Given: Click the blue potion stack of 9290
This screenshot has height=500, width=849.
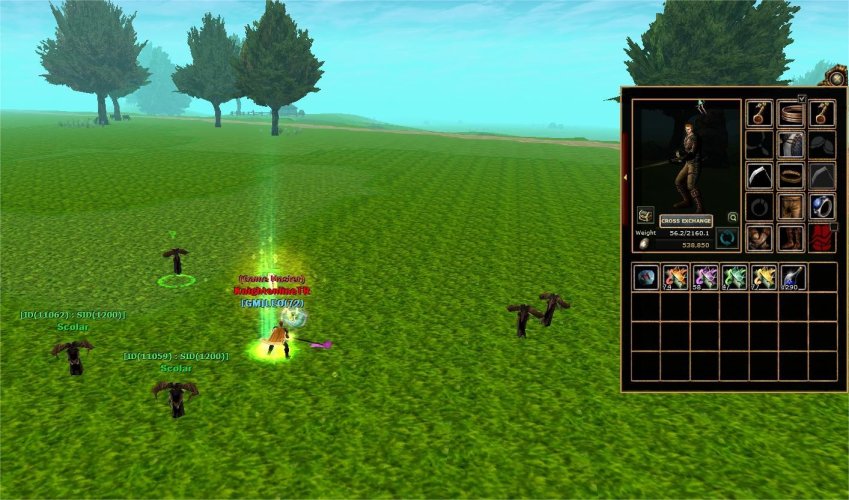Looking at the screenshot, I should [x=793, y=277].
